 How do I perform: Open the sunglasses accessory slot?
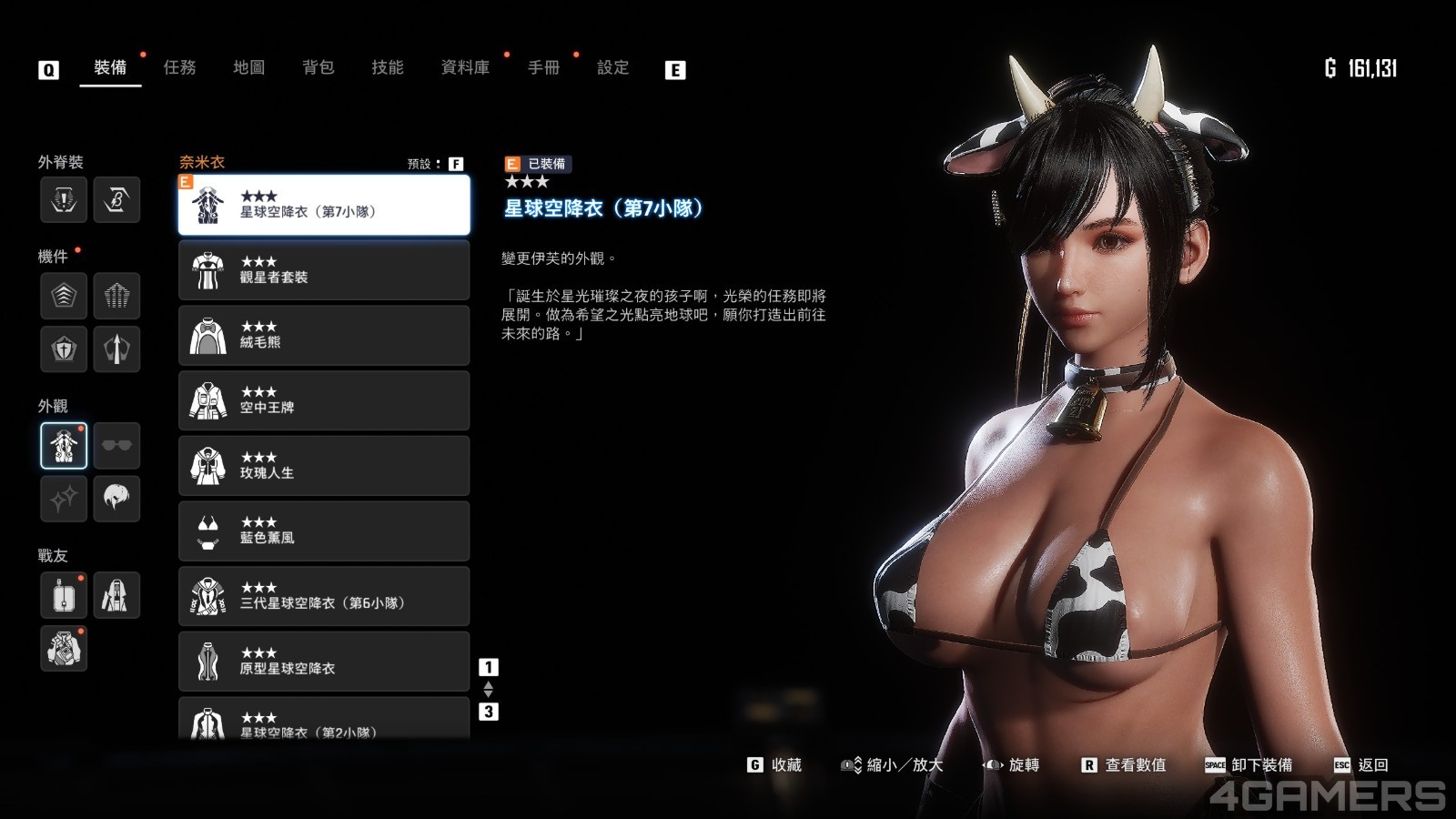(116, 445)
